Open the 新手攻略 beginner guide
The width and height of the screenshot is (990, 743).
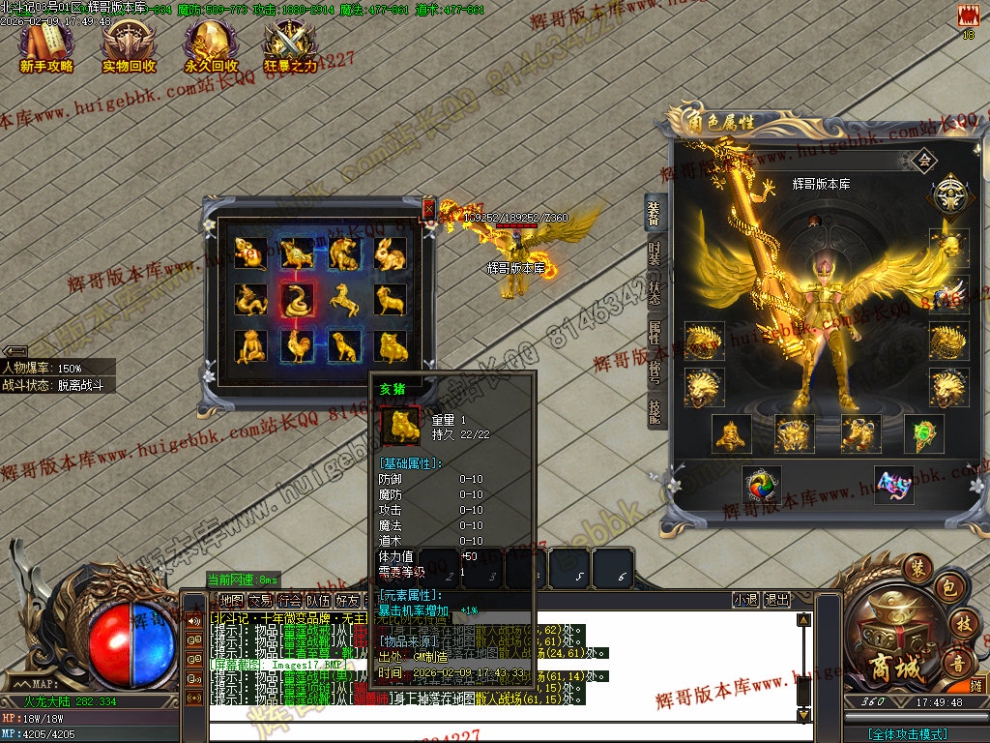click(47, 47)
